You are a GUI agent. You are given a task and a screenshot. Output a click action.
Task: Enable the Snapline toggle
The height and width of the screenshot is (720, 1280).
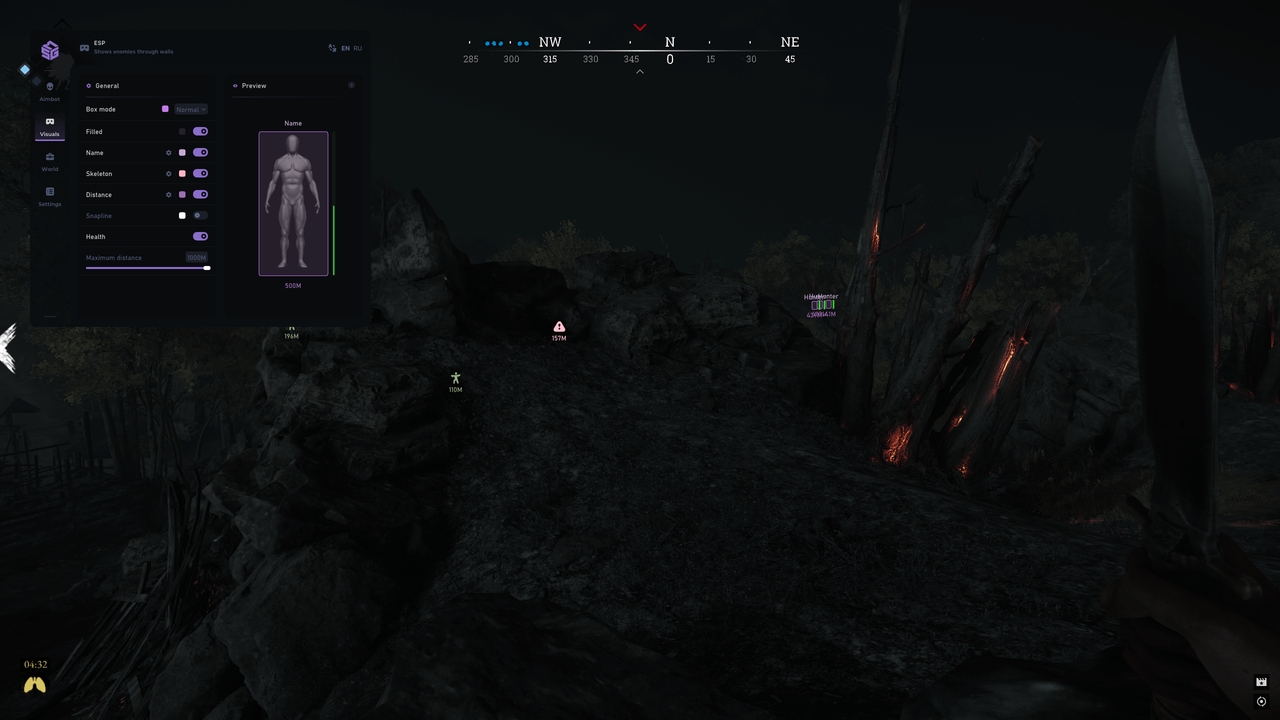click(197, 215)
